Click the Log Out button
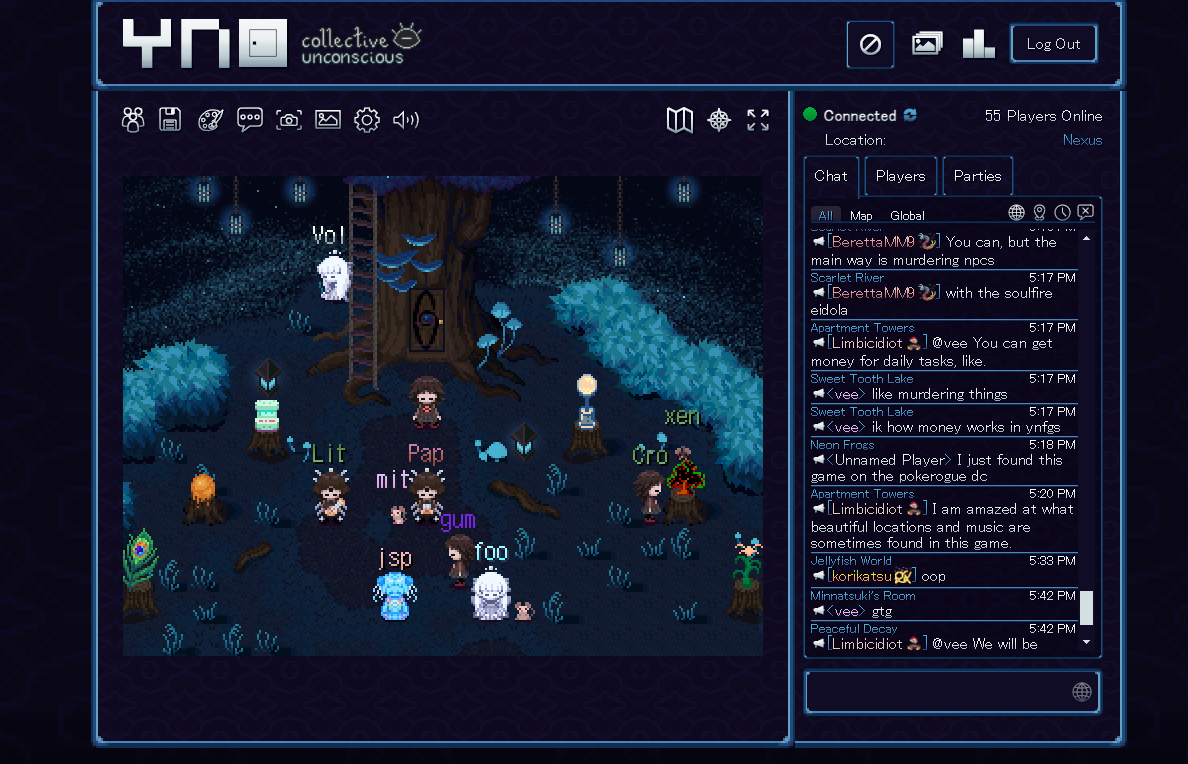The height and width of the screenshot is (764, 1188). click(1053, 44)
